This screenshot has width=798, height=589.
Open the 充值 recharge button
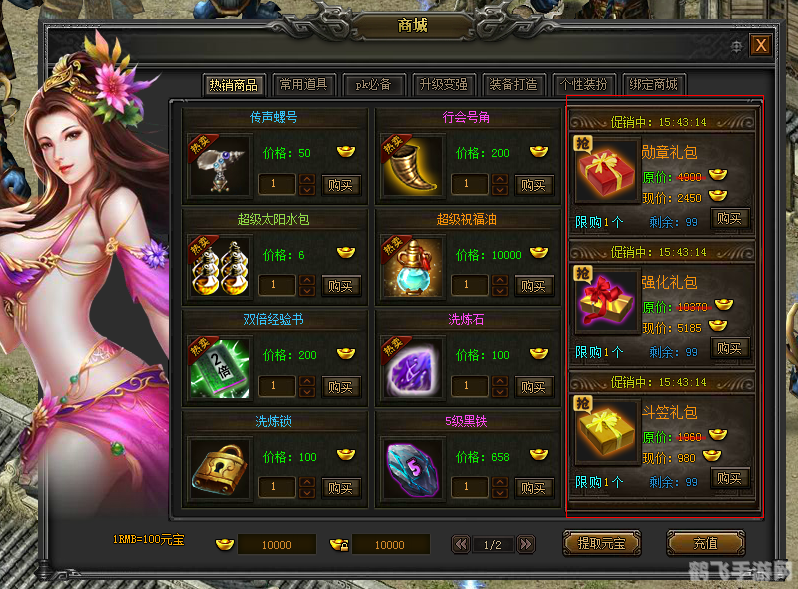point(705,544)
